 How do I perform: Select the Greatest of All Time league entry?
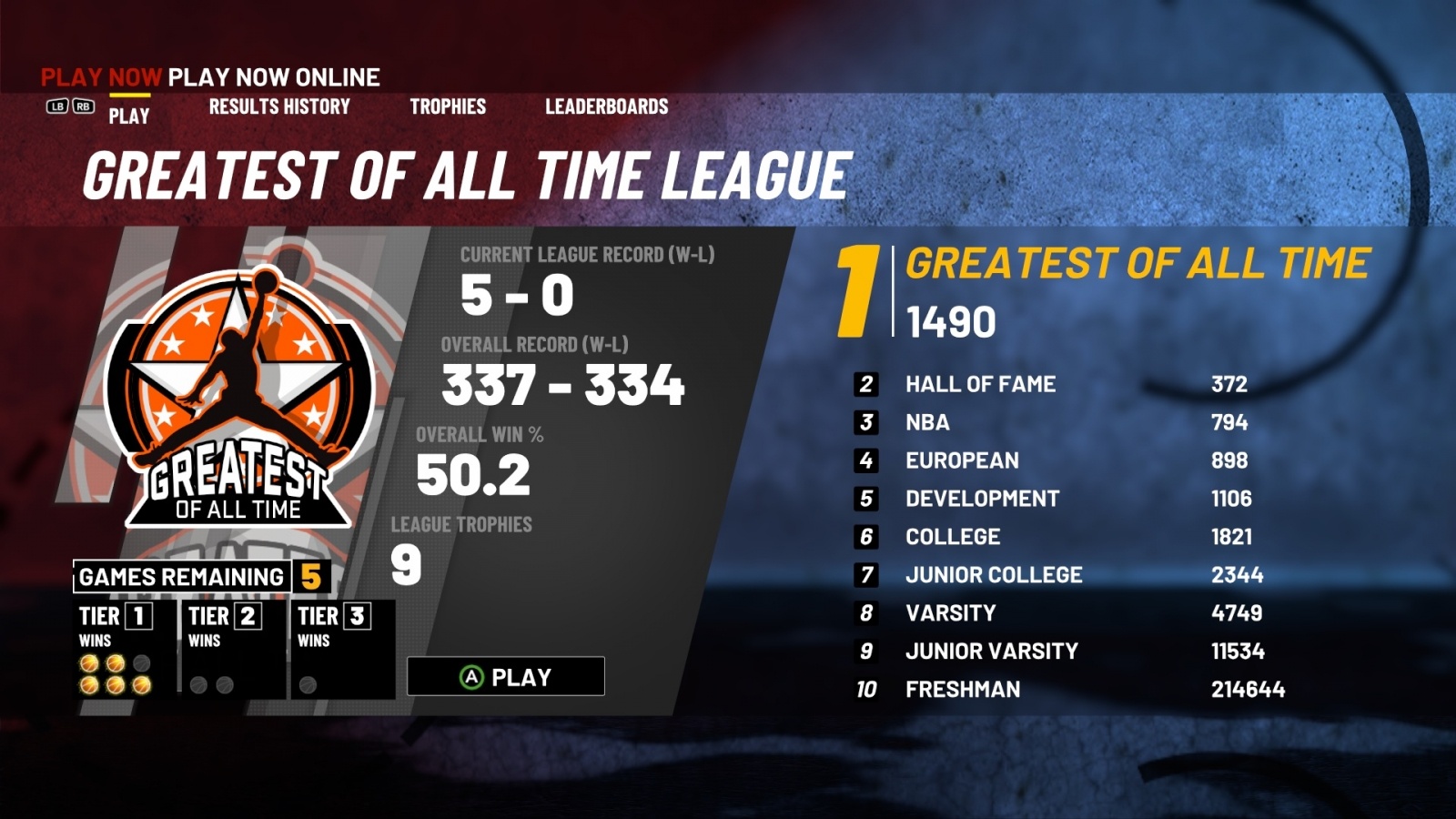pyautogui.click(x=1136, y=264)
